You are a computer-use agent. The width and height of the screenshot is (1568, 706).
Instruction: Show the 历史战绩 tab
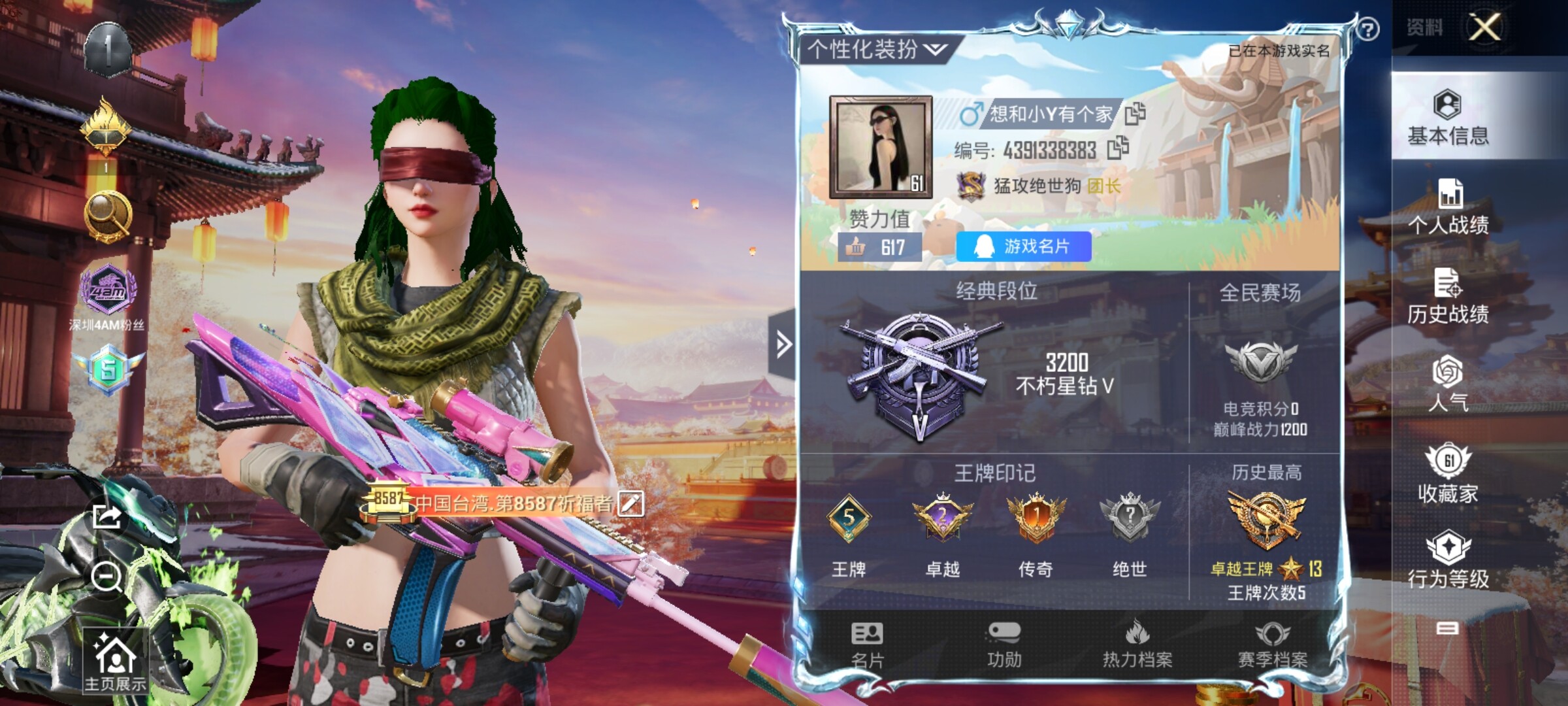[1448, 296]
